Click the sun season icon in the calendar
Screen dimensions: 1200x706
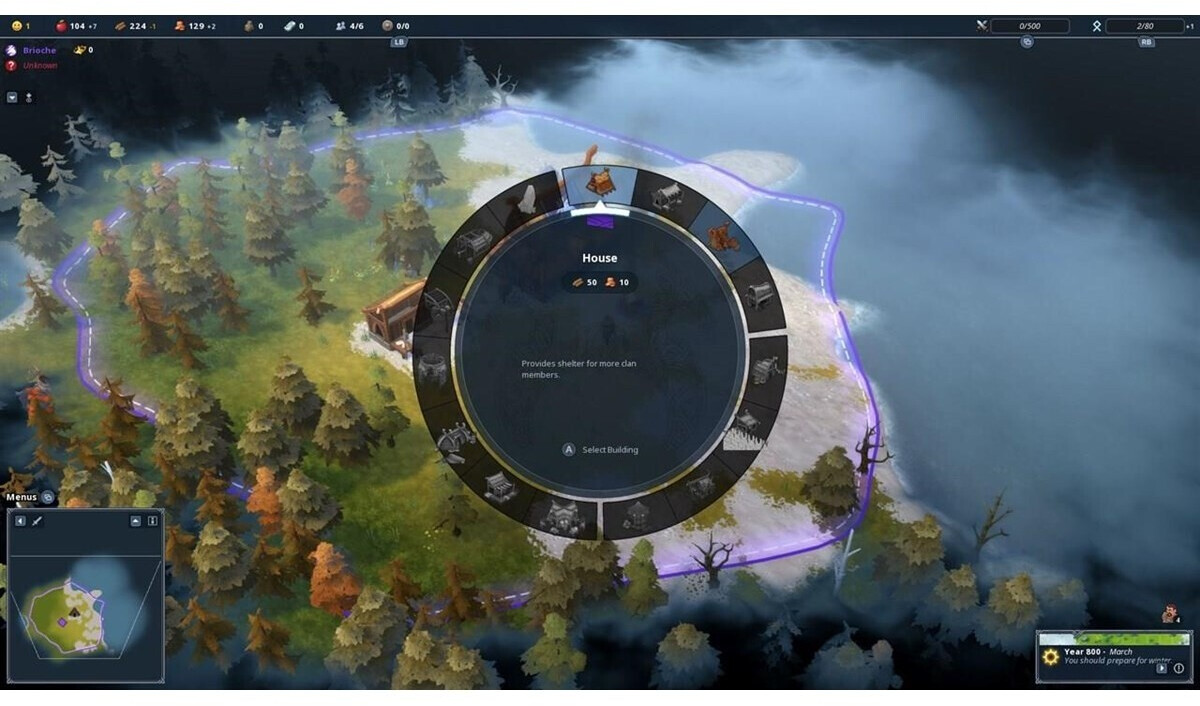point(1051,657)
